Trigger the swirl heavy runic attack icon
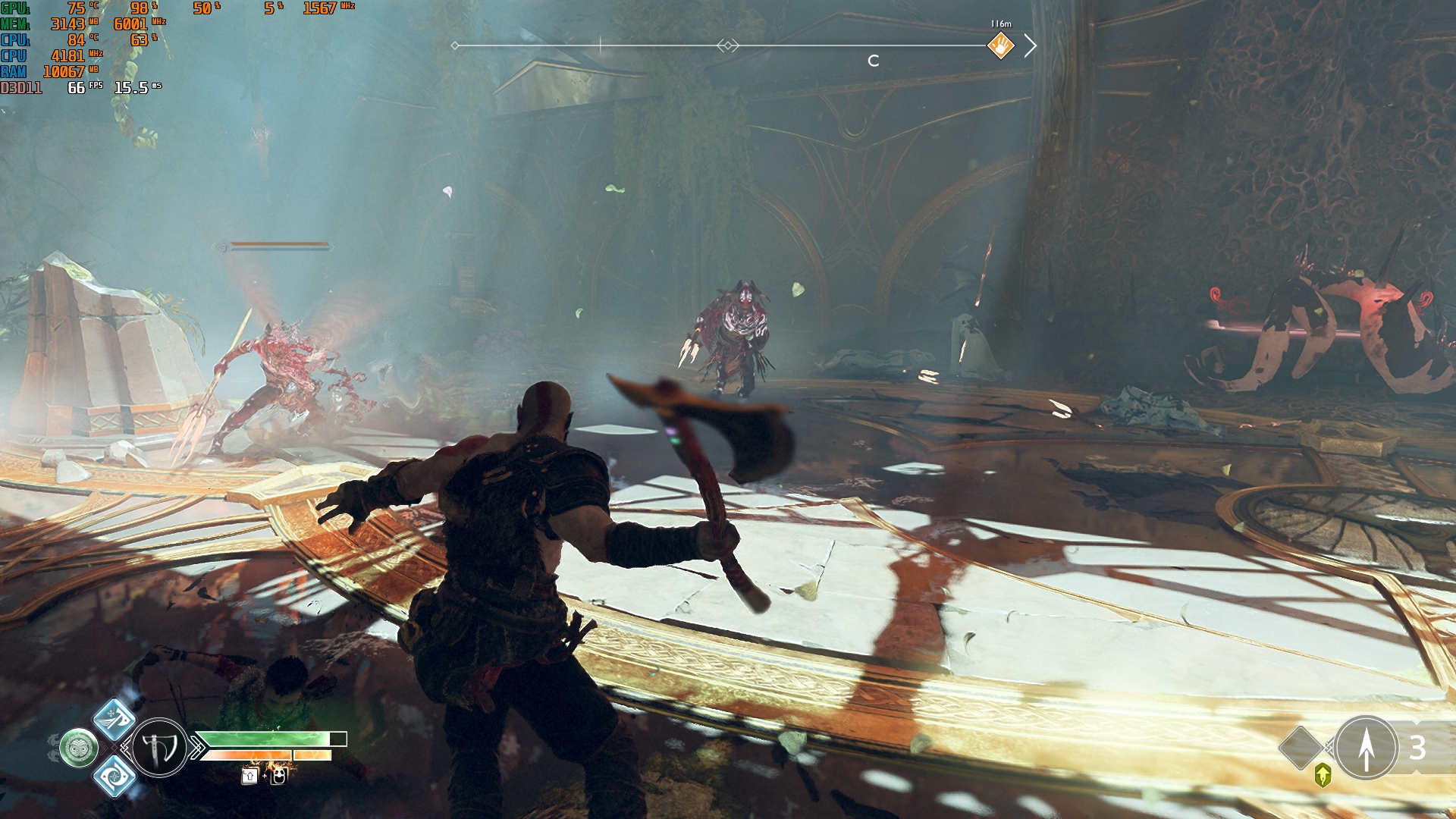Screen dimensions: 1456x819 click(115, 776)
